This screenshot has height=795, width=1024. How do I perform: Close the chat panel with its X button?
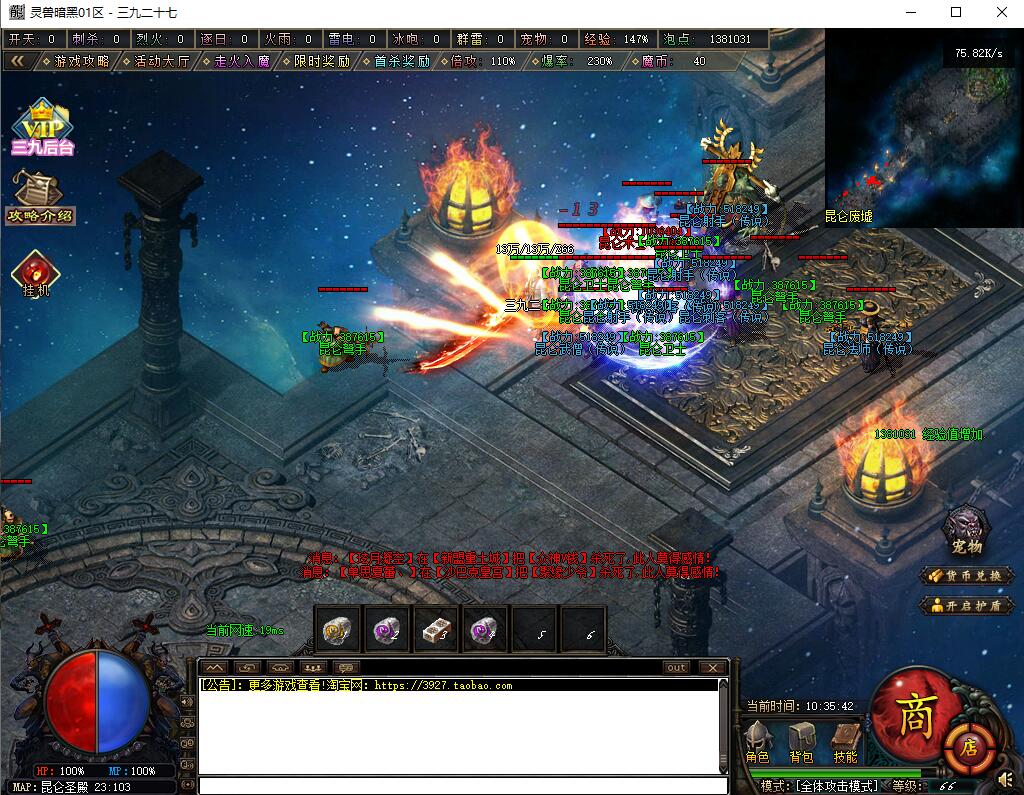(x=712, y=667)
